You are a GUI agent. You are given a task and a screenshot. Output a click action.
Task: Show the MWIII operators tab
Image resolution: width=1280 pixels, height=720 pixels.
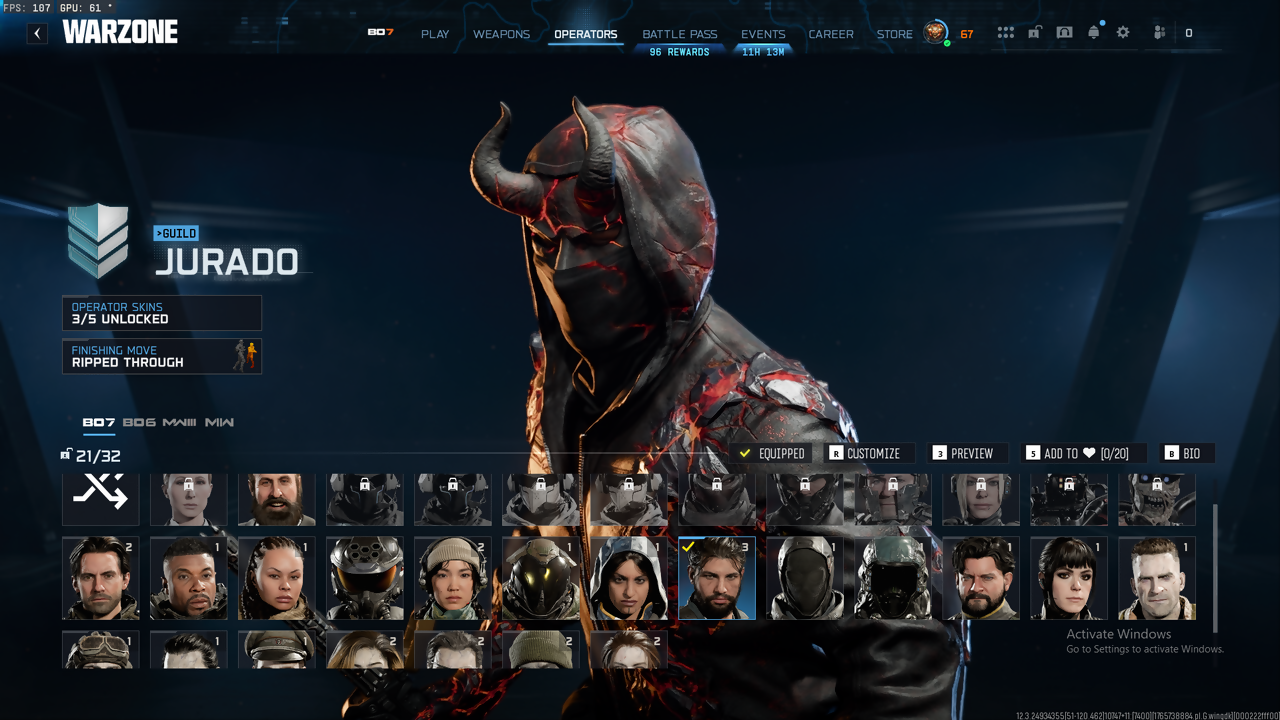pos(179,423)
